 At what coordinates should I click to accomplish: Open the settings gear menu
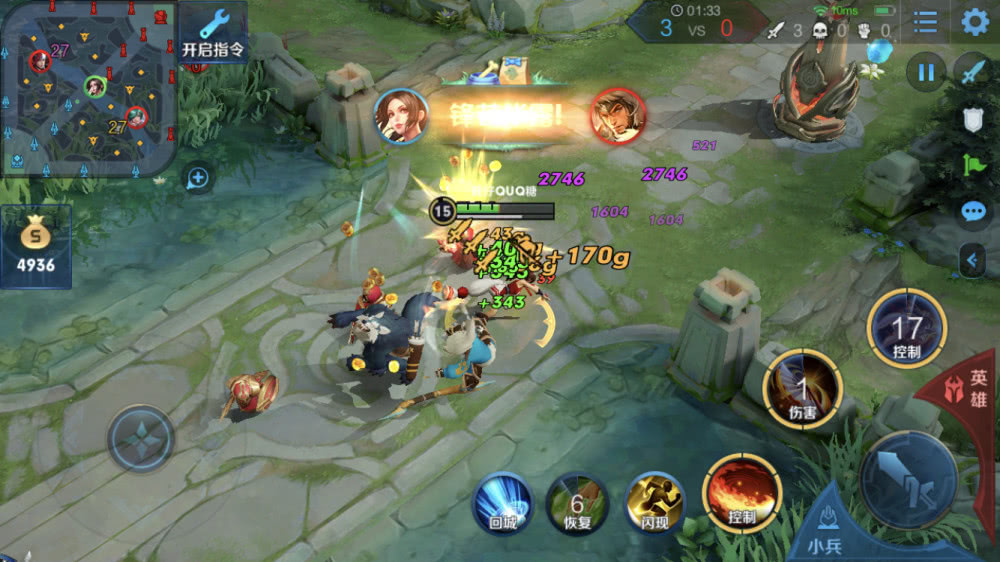975,22
